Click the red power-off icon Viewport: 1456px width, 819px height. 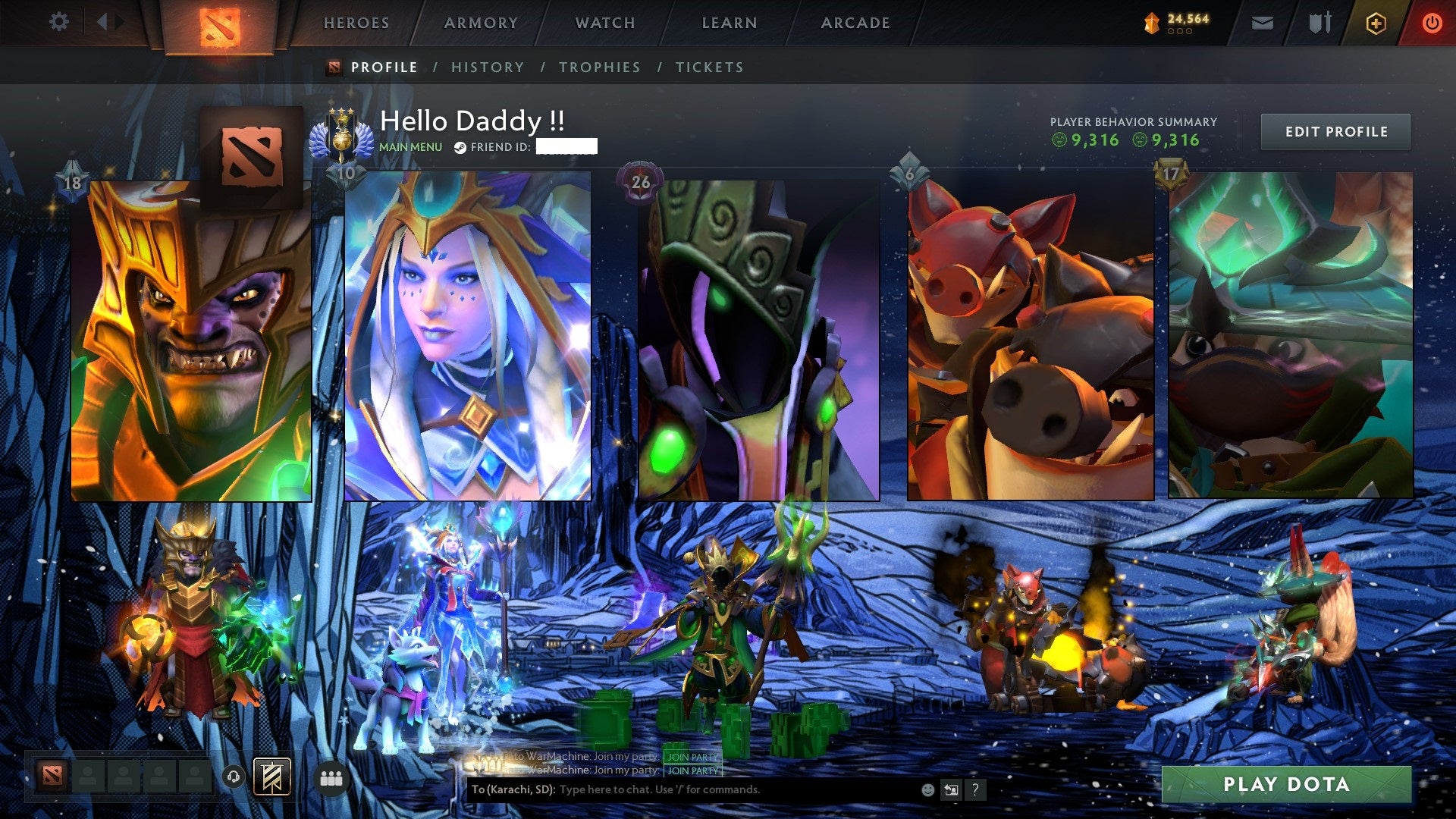pos(1432,23)
